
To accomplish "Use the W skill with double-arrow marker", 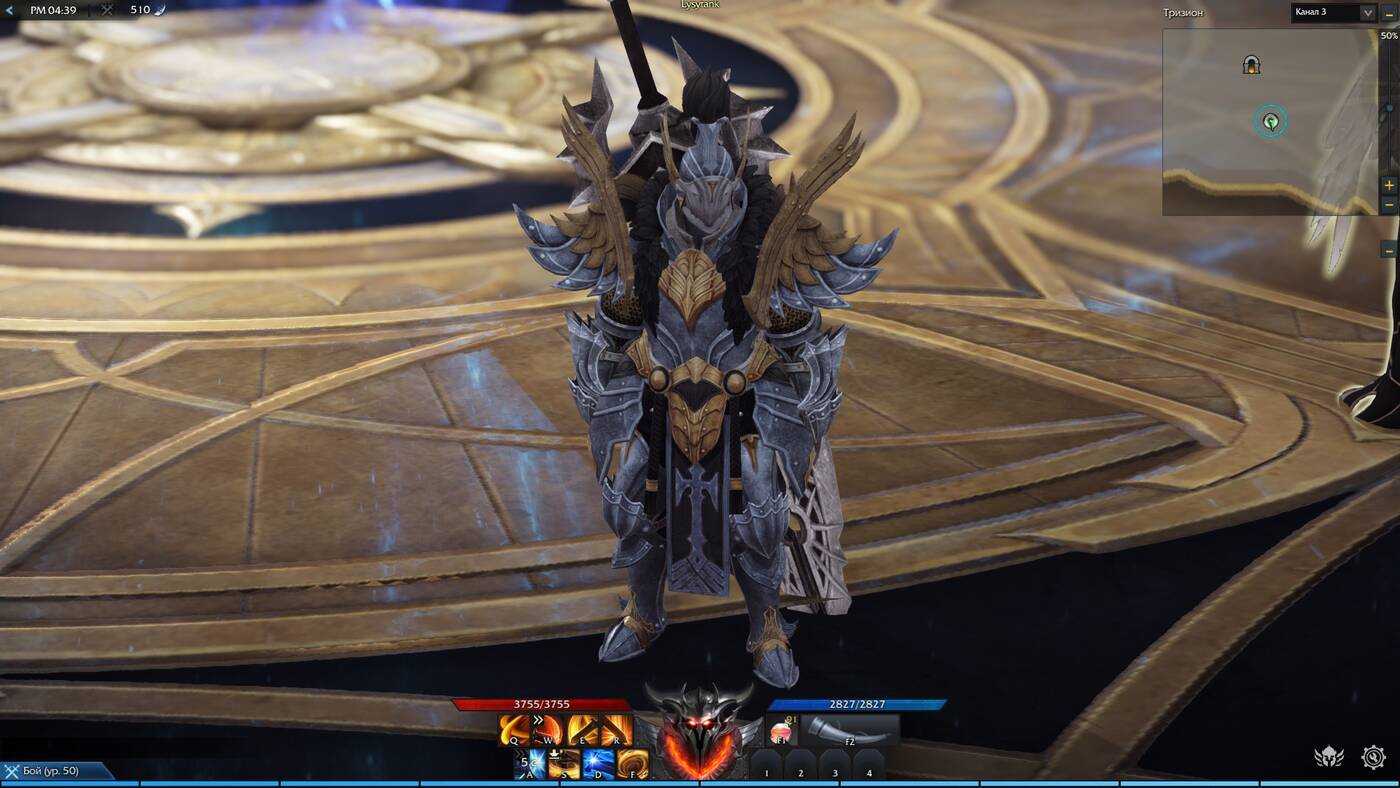I will (x=548, y=730).
